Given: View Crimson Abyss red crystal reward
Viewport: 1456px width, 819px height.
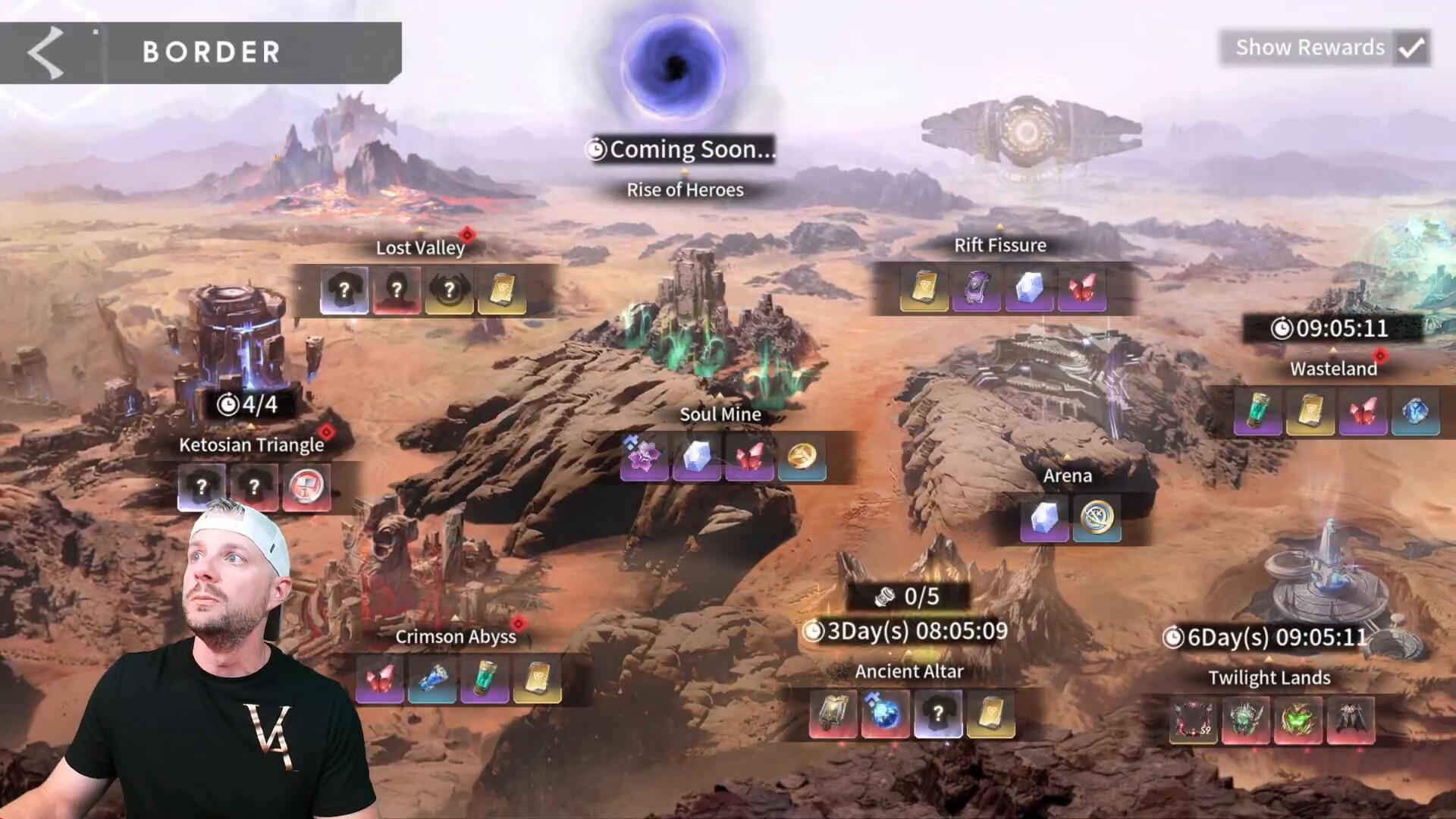Looking at the screenshot, I should click(380, 679).
